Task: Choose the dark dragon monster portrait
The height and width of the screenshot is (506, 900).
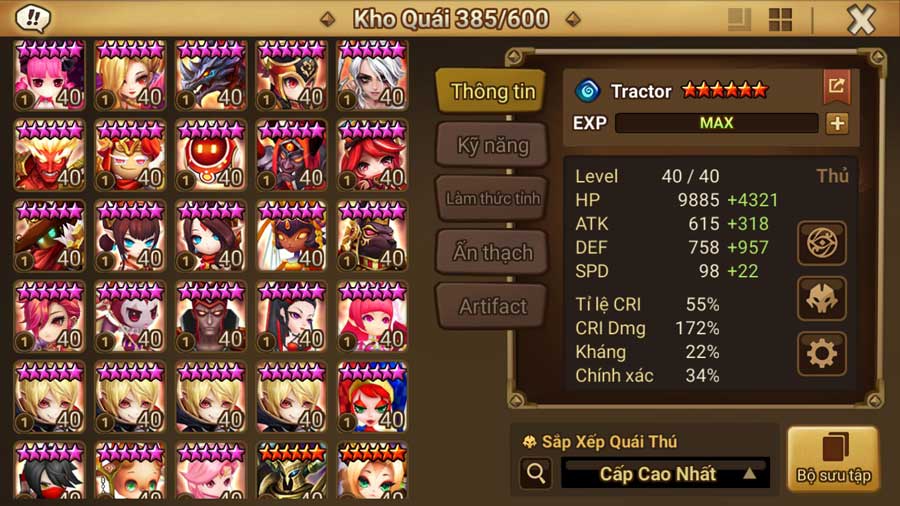Action: [x=211, y=75]
